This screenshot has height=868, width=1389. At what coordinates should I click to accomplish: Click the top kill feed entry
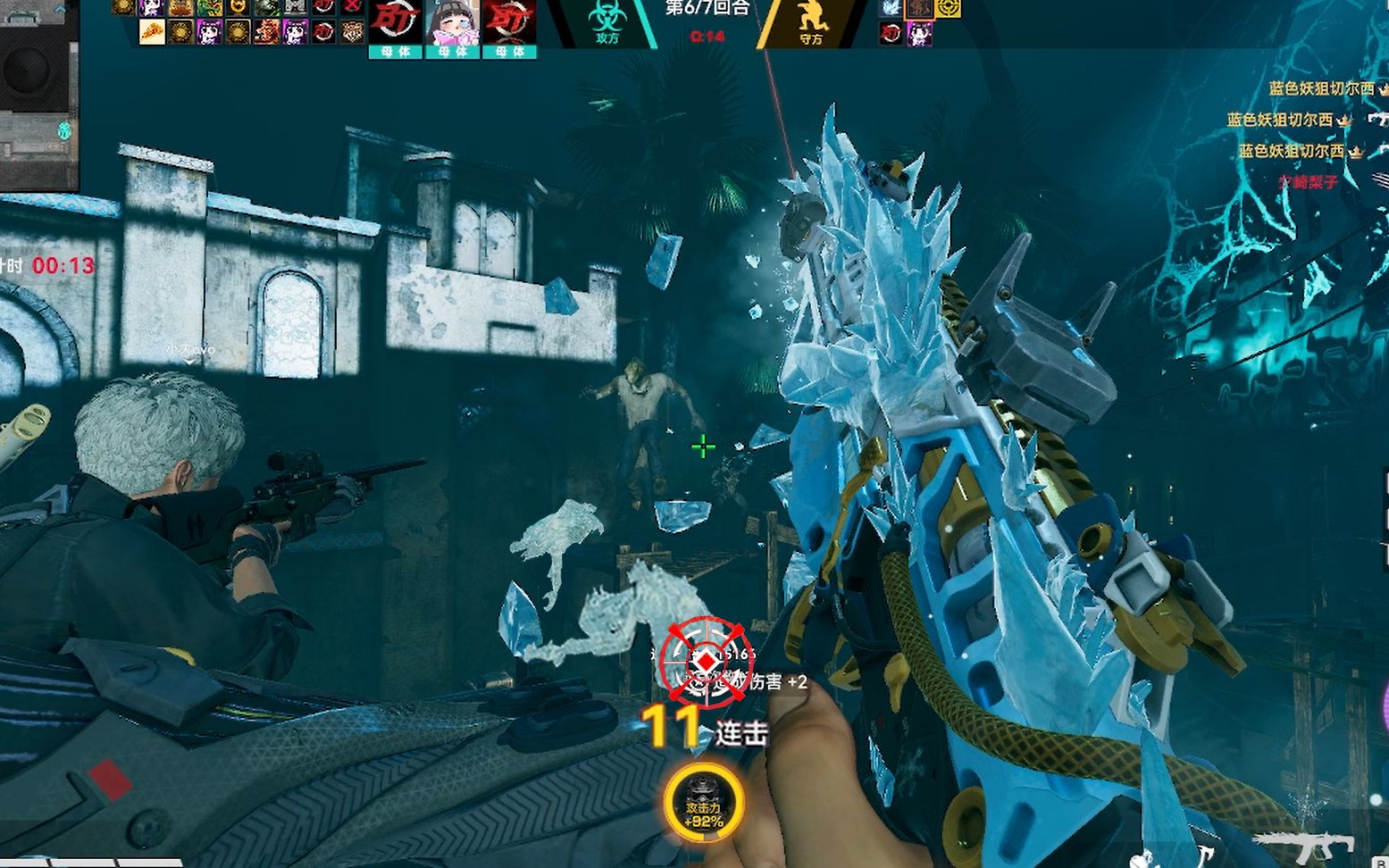point(1322,89)
